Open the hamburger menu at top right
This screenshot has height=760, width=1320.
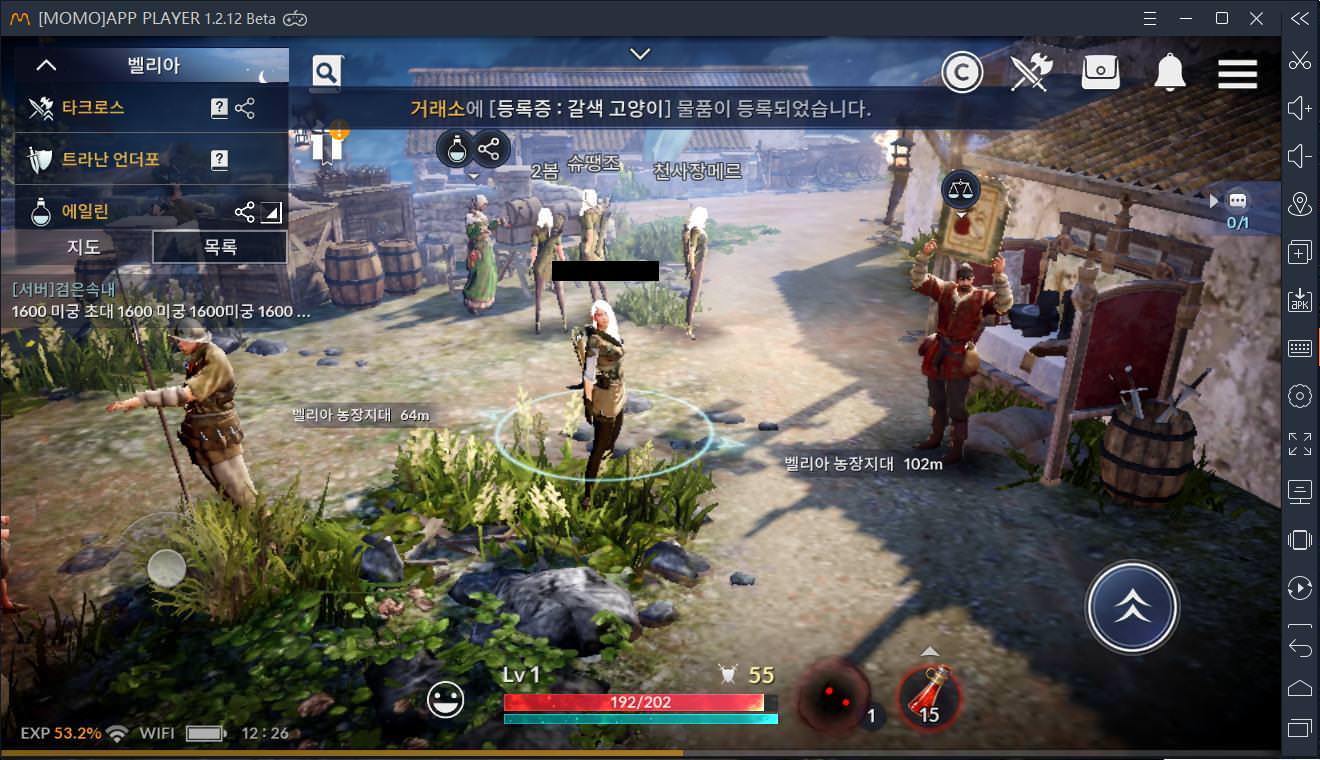pyautogui.click(x=1237, y=71)
